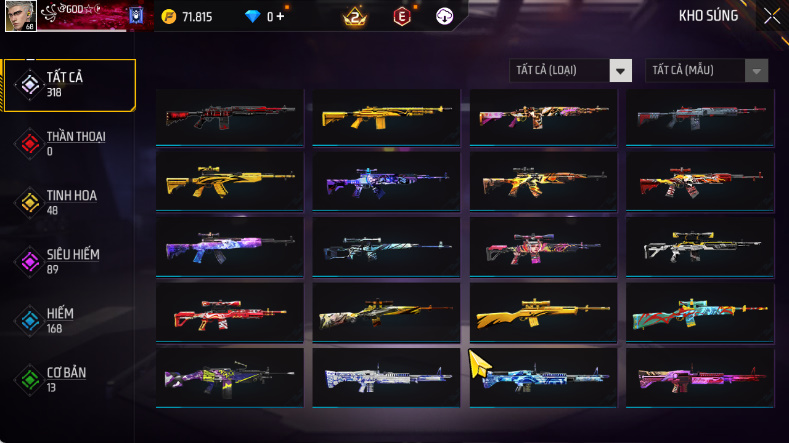Close the Kho Súng weapon armory screen
Image resolution: width=789 pixels, height=443 pixels.
point(771,16)
